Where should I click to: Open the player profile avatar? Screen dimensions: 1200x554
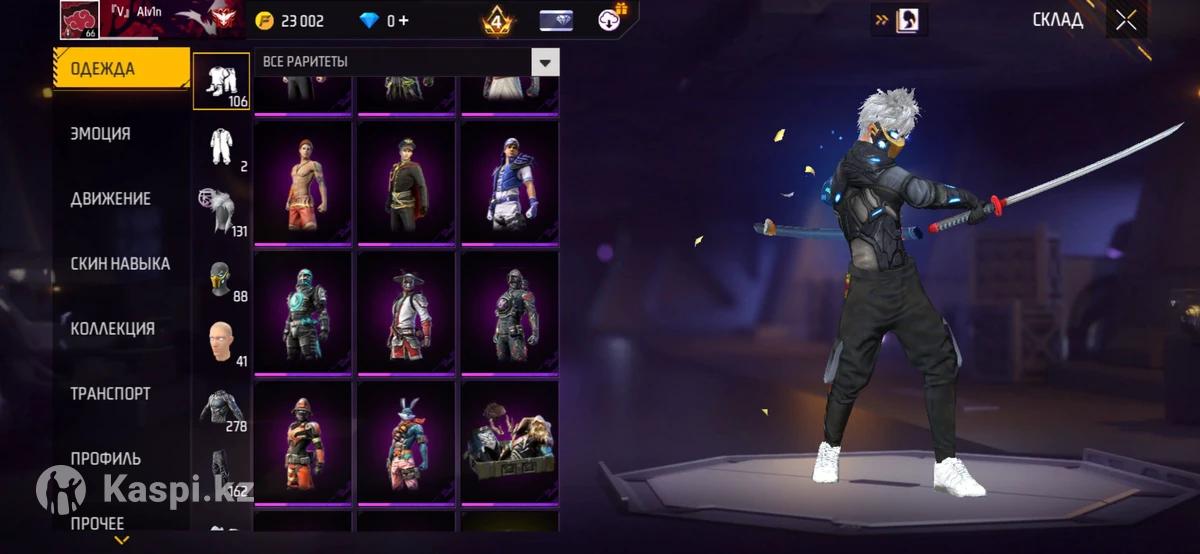(78, 18)
